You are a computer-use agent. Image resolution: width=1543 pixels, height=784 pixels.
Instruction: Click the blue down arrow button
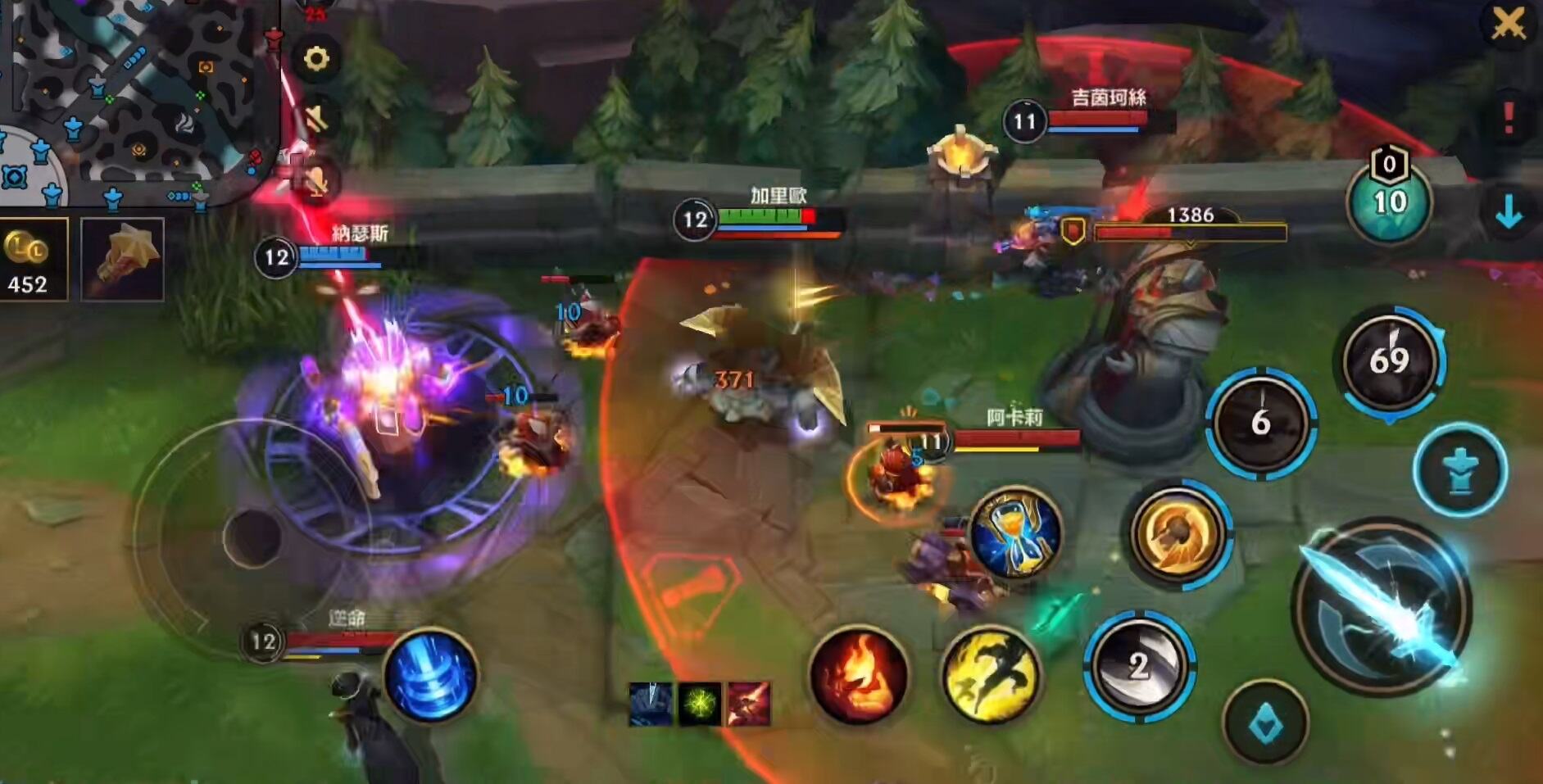click(1508, 213)
